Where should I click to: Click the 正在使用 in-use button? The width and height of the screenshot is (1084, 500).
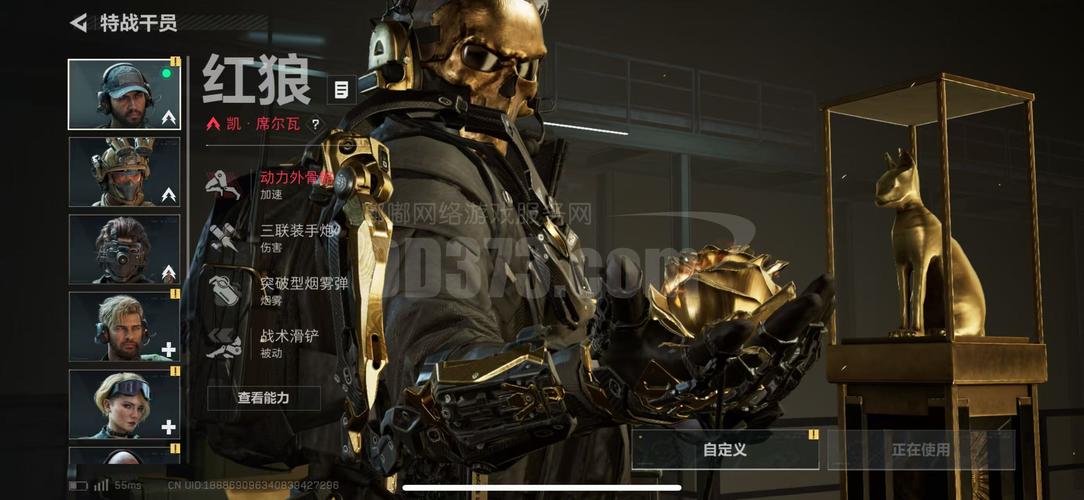tap(921, 450)
